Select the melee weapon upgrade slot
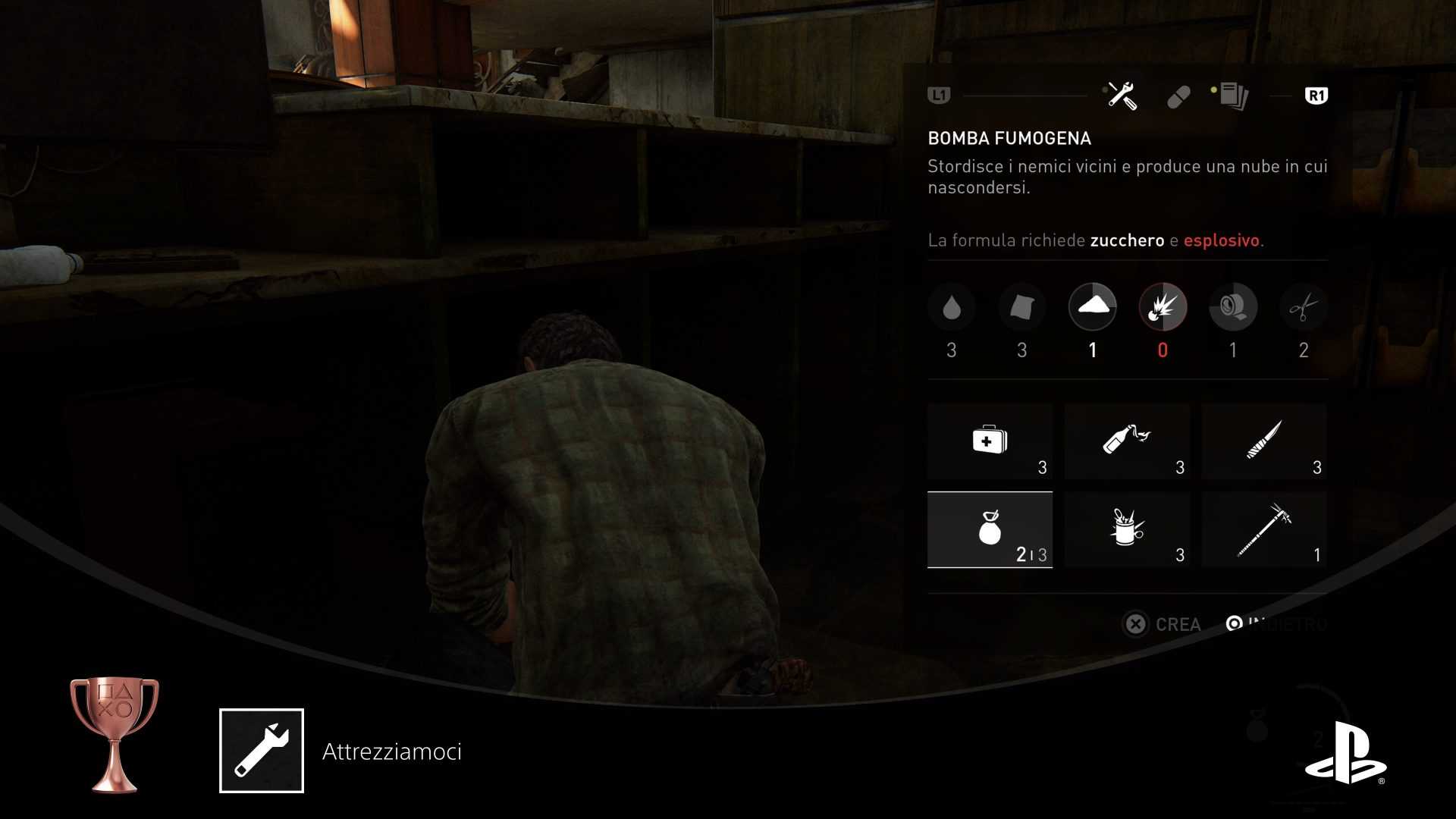Viewport: 1456px width, 819px height. coord(1264,529)
